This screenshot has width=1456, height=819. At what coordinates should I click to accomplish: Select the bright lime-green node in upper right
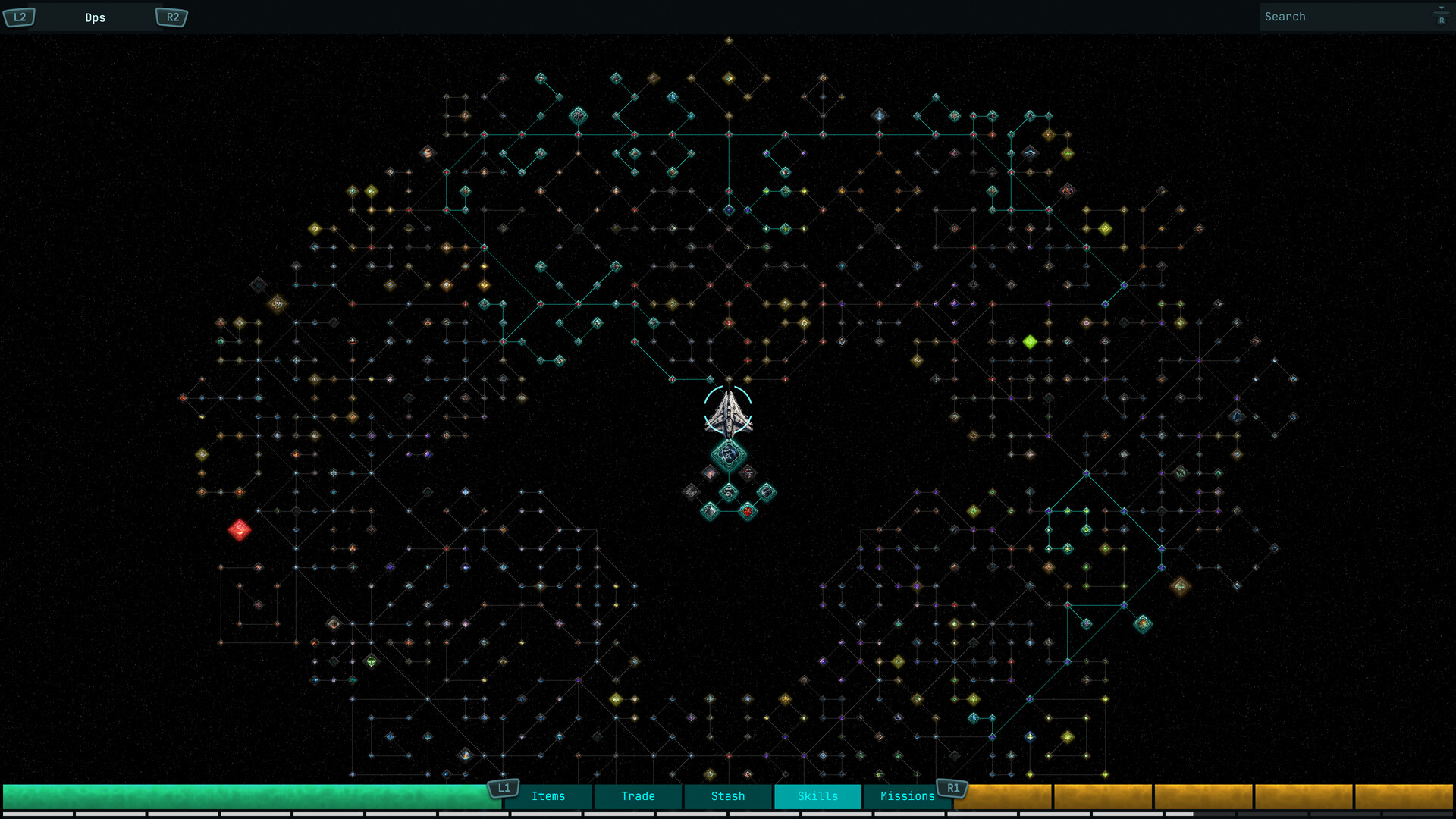pyautogui.click(x=1029, y=341)
